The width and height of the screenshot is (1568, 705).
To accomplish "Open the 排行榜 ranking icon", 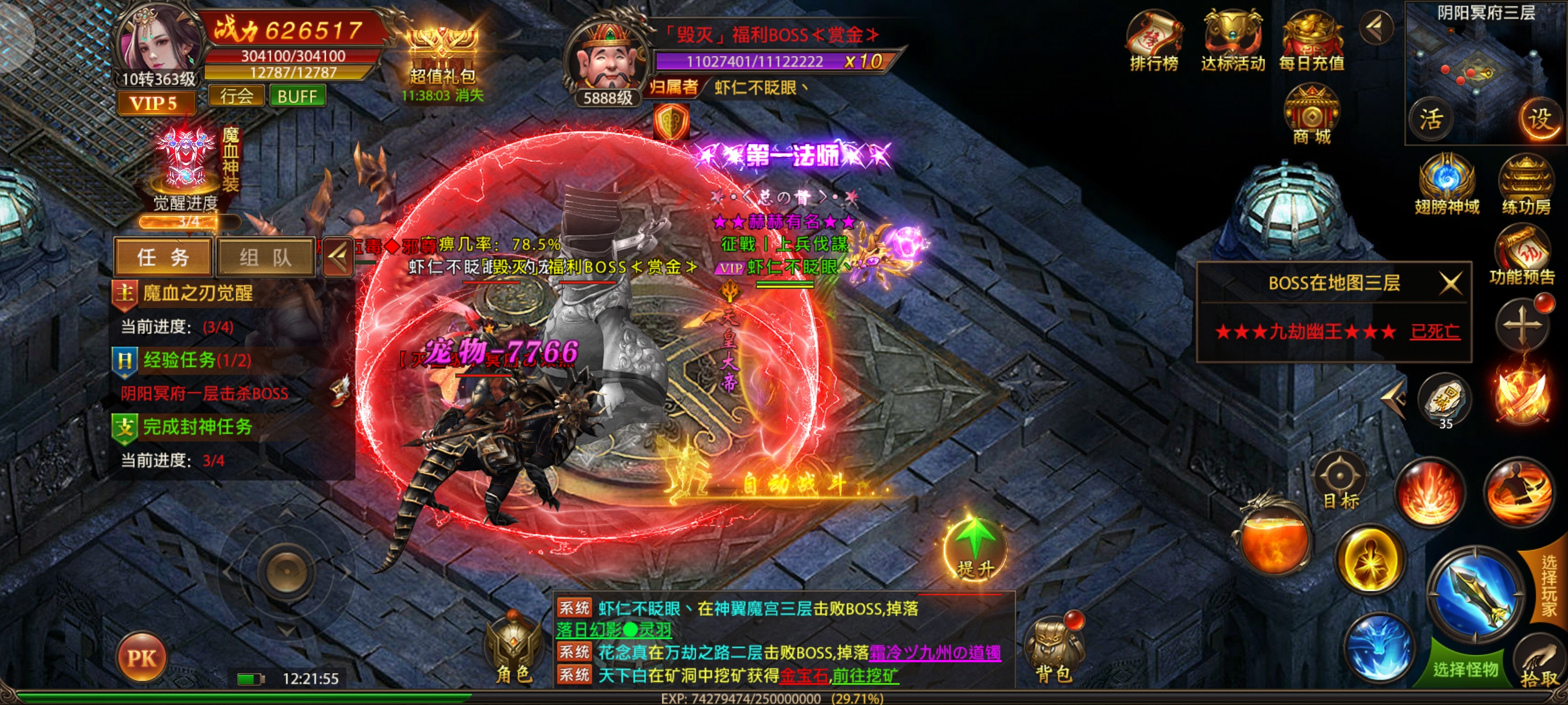I will [x=1153, y=42].
